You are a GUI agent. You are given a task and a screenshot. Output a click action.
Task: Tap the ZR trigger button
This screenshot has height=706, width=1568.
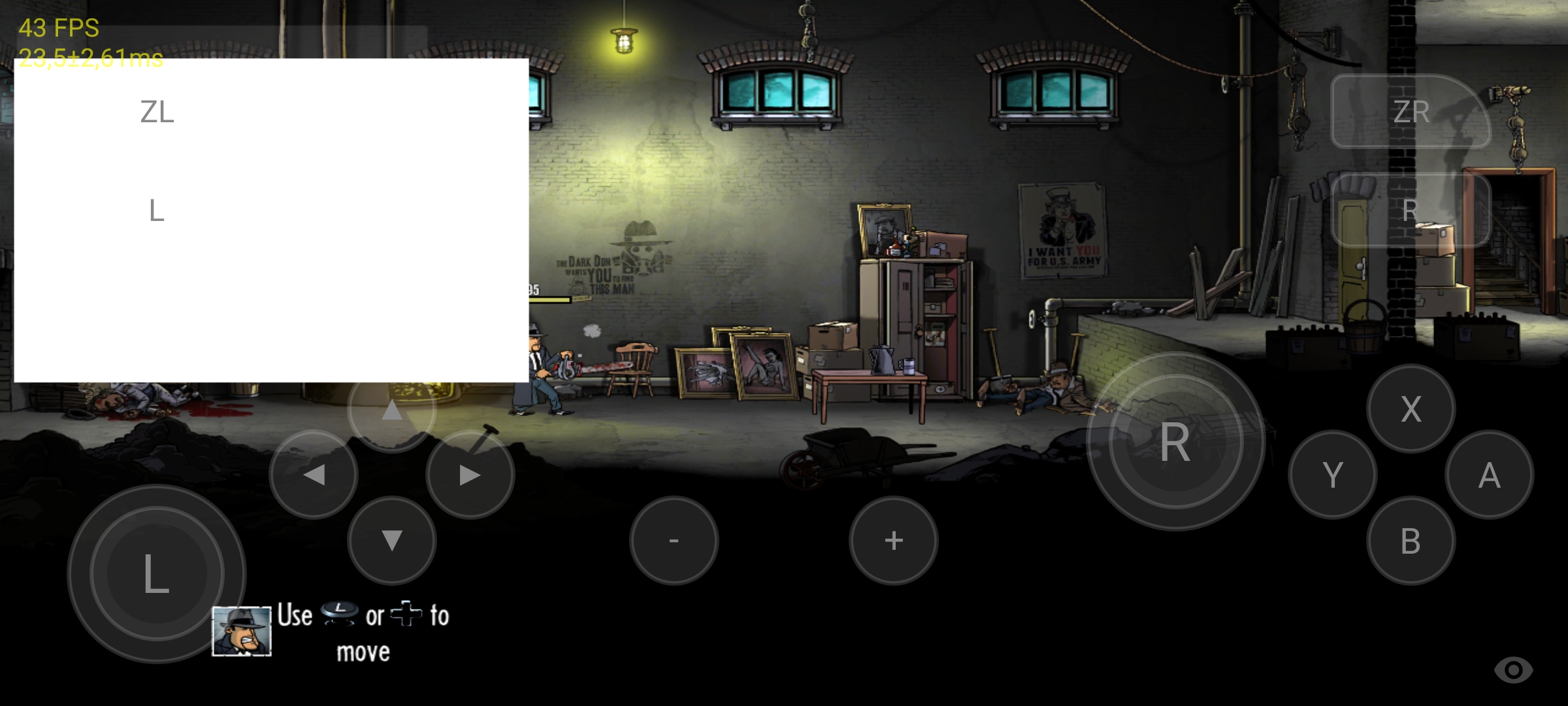1411,112
